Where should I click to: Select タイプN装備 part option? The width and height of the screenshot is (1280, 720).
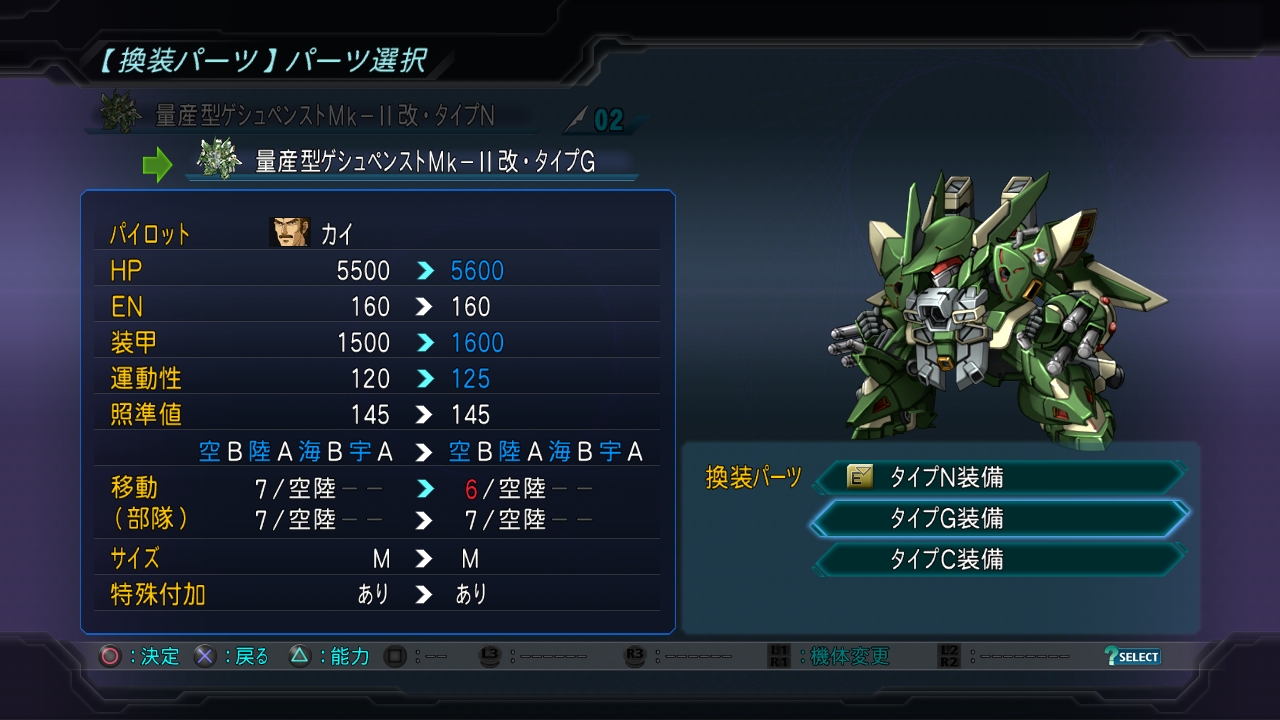1000,478
